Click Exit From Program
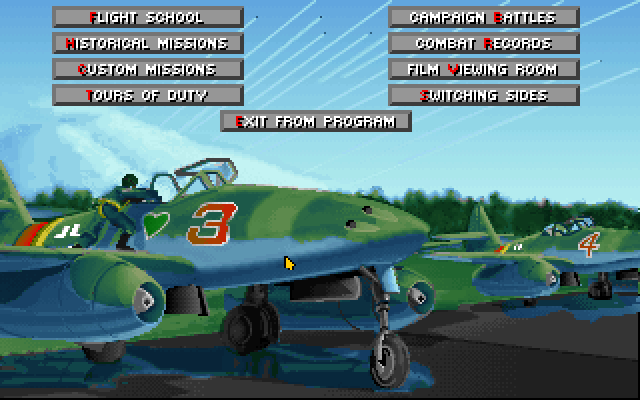This screenshot has height=400, width=640. (316, 121)
